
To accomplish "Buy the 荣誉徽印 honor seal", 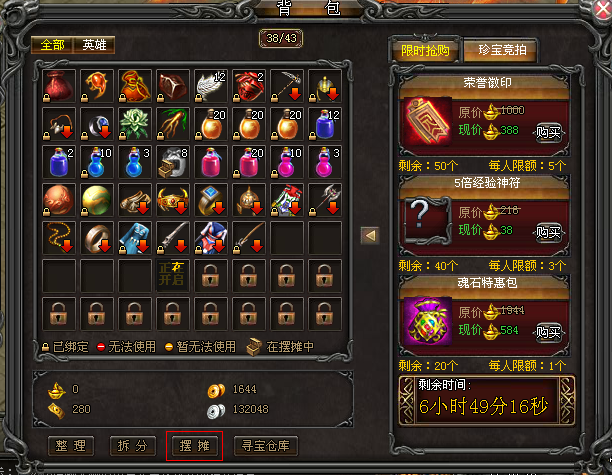I will 548,131.
